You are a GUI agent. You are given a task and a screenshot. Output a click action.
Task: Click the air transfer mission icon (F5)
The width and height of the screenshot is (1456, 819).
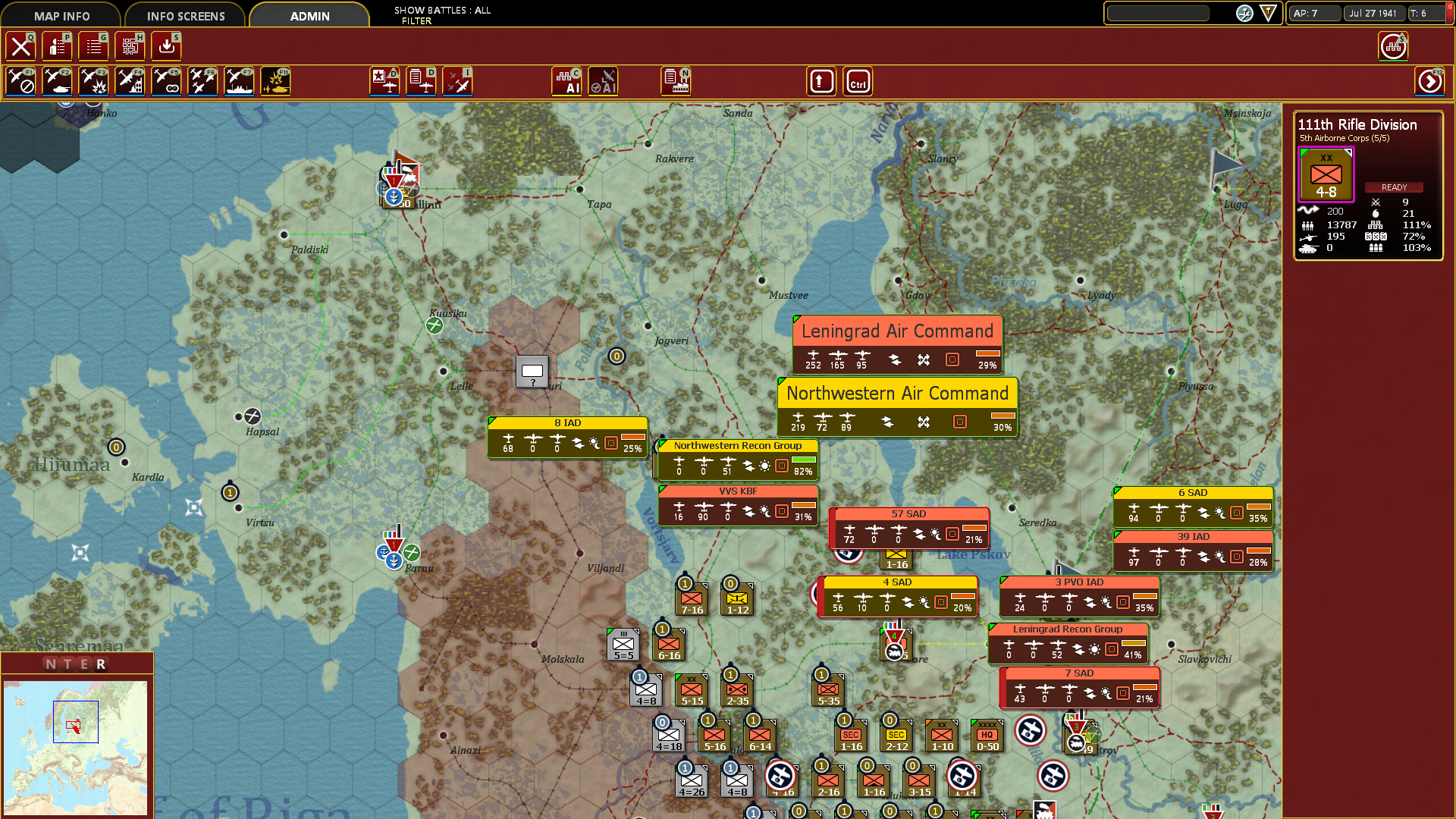click(166, 81)
